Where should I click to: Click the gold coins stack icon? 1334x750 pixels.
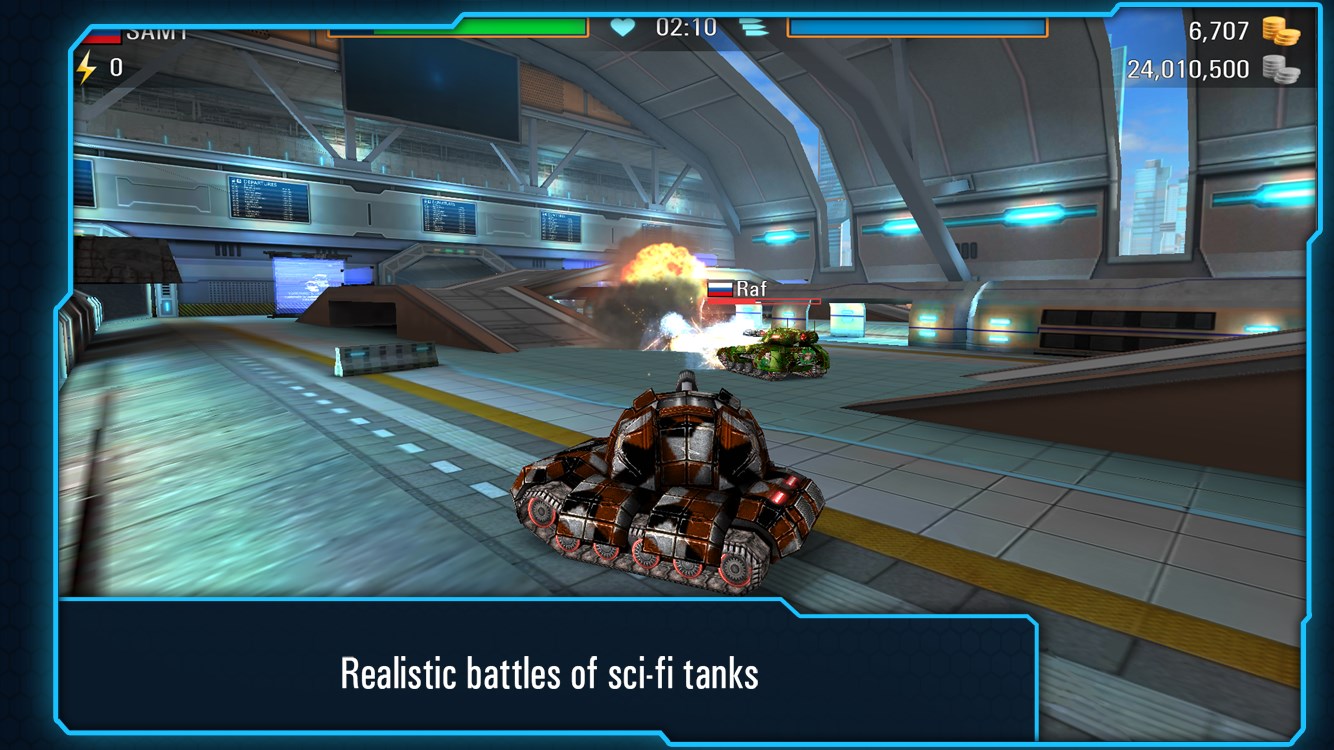point(1280,31)
